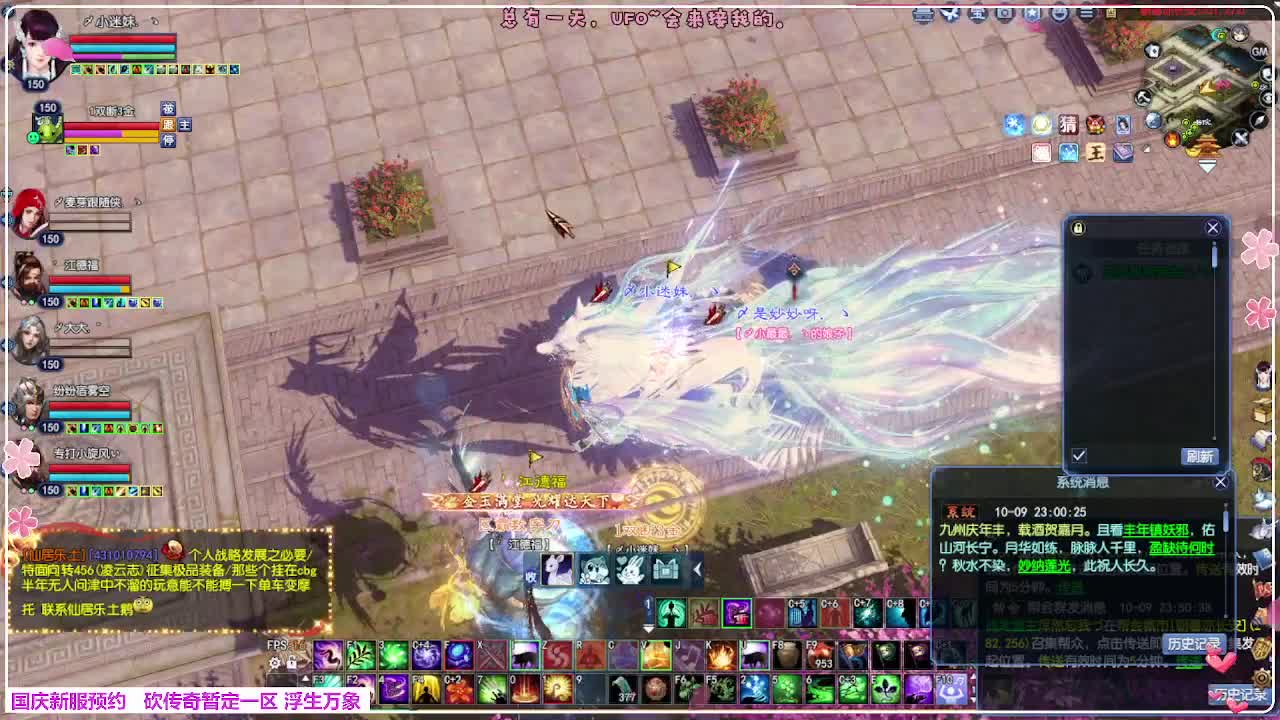Open the 猜 guessing event icon
Screen dimensions: 1280x720
[1068, 125]
